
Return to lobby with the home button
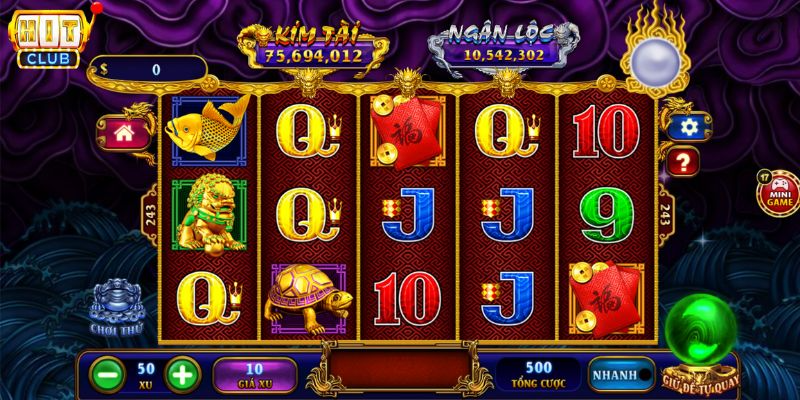(124, 135)
